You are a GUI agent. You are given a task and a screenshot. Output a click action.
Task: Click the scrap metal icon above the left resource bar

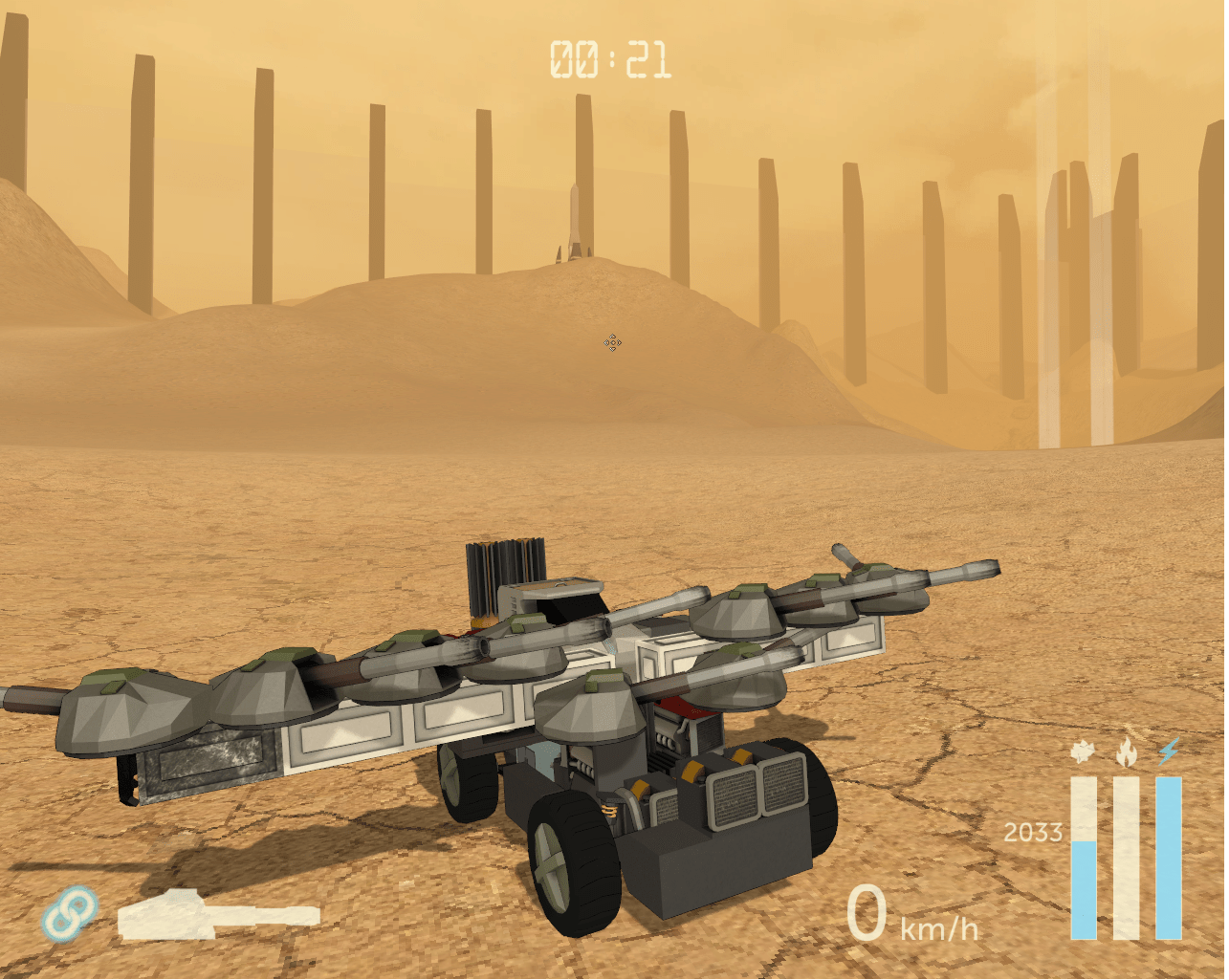tap(1083, 750)
